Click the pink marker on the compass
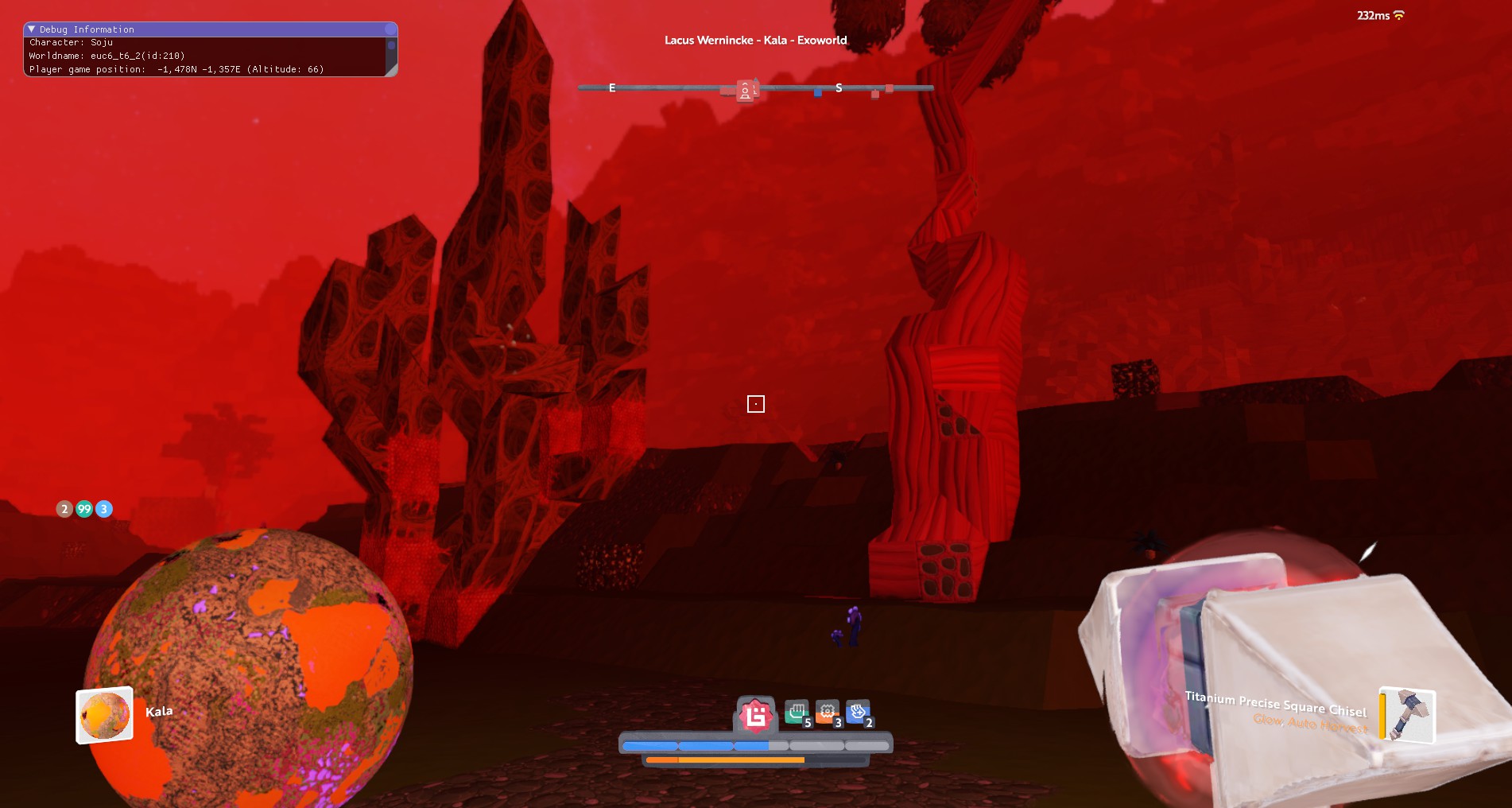This screenshot has height=808, width=1512. (x=746, y=91)
